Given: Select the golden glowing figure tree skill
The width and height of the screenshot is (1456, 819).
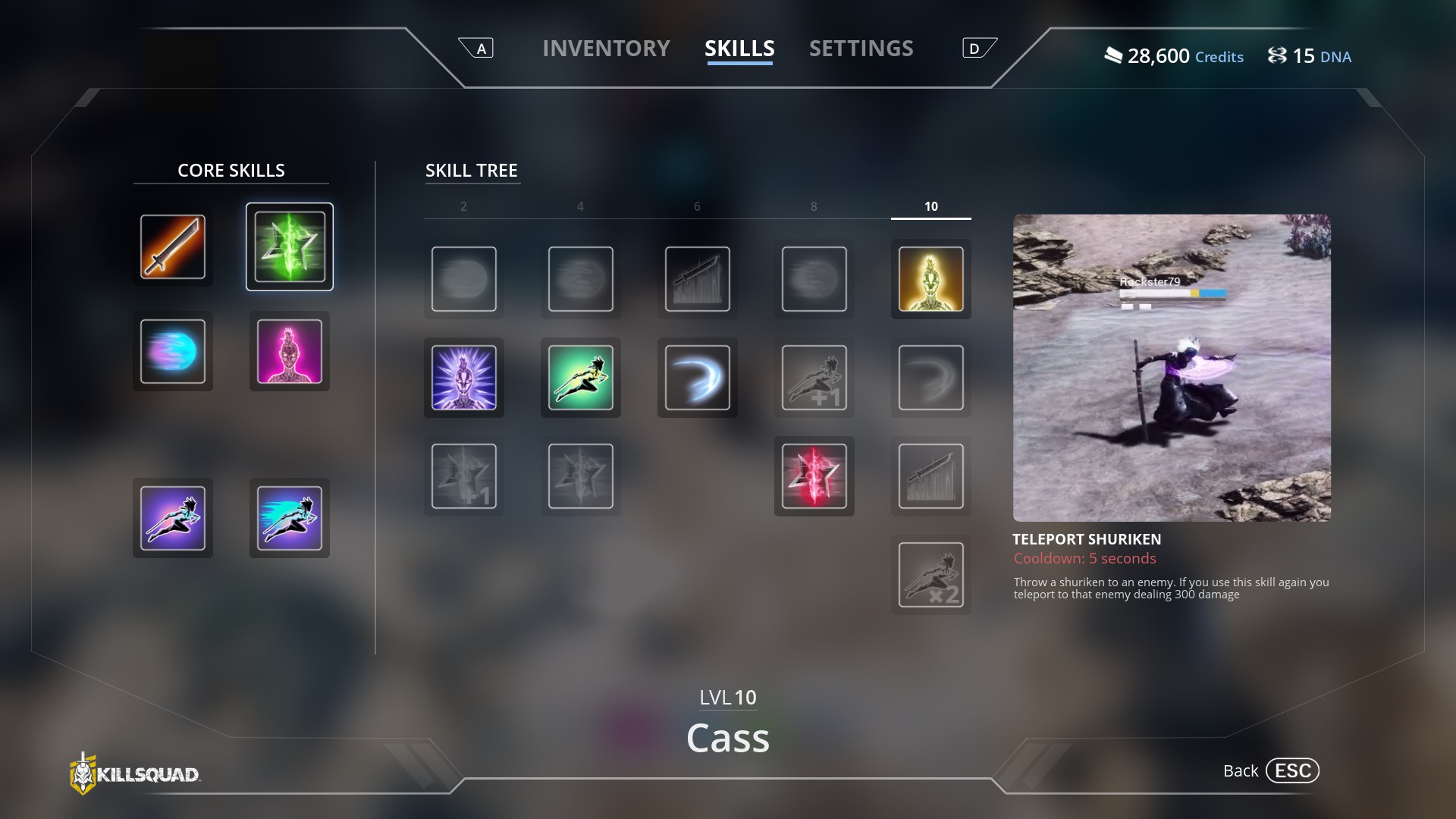Looking at the screenshot, I should click(x=930, y=279).
